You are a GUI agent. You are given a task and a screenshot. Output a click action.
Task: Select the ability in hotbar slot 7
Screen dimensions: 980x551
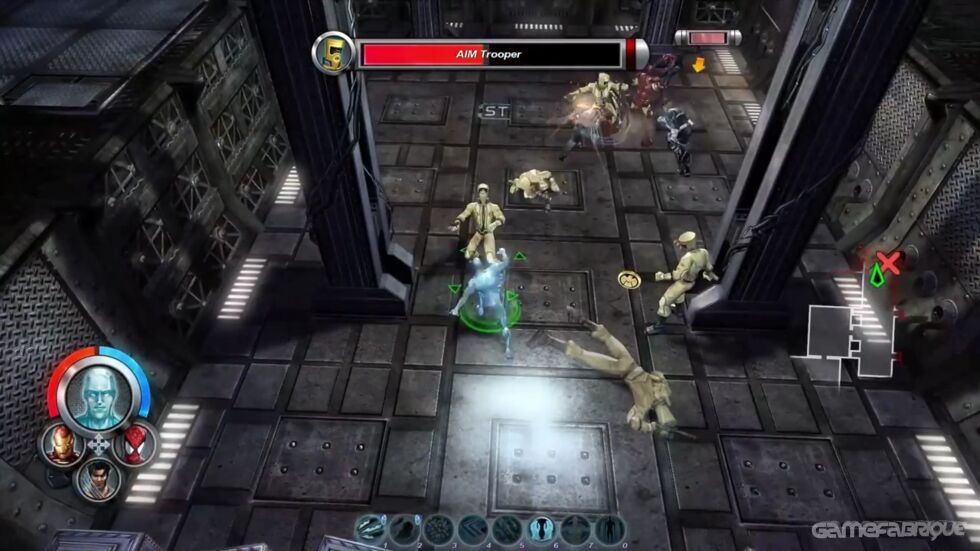575,528
